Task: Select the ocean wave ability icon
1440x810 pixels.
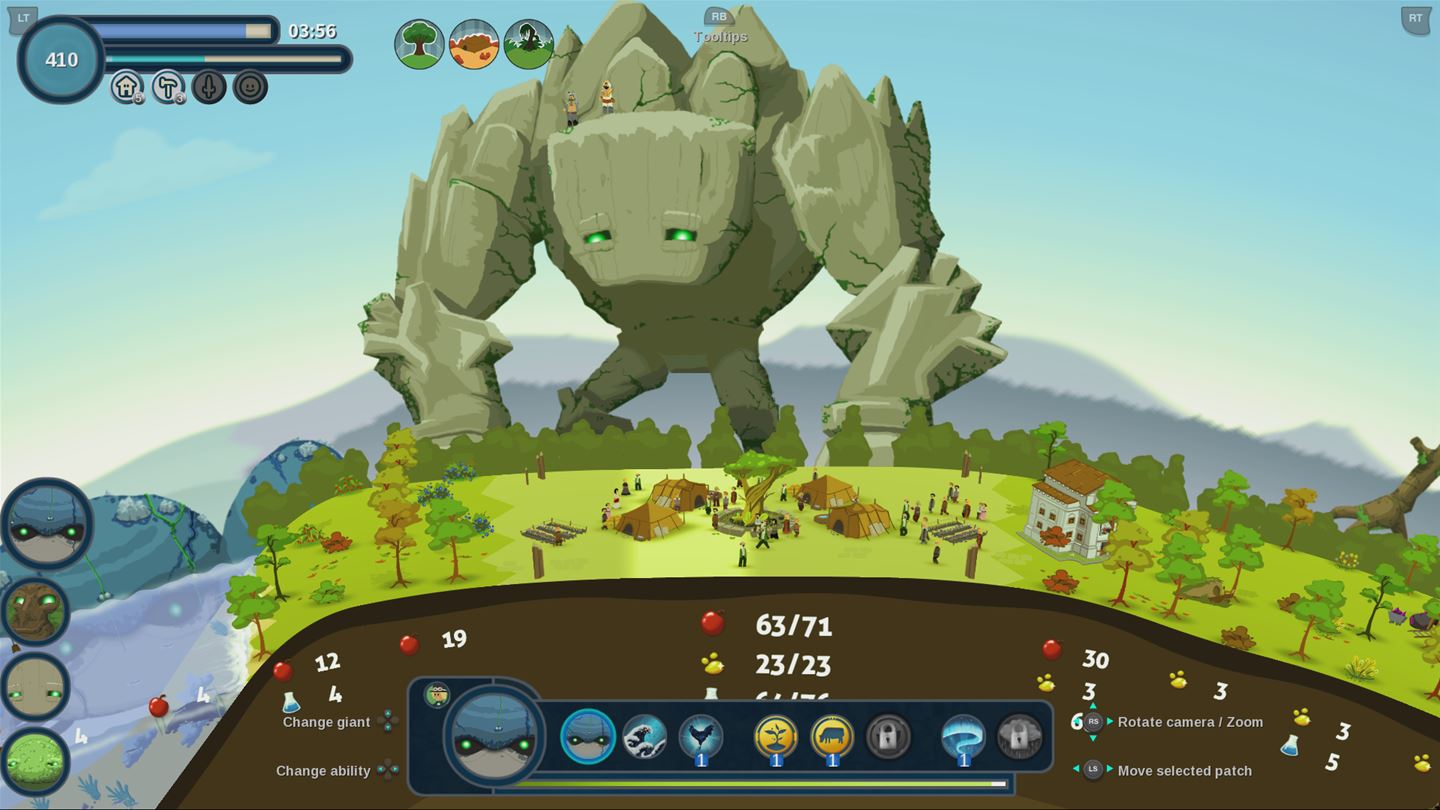Action: (645, 735)
